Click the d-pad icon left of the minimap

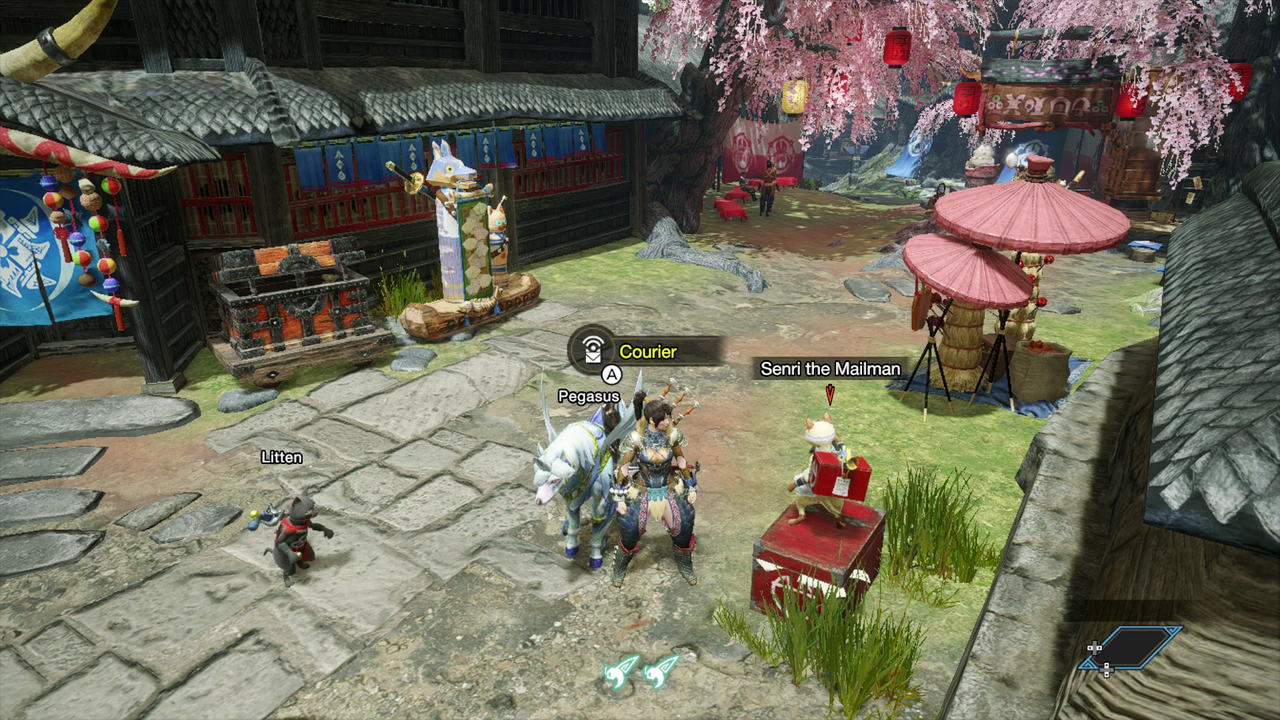1095,648
